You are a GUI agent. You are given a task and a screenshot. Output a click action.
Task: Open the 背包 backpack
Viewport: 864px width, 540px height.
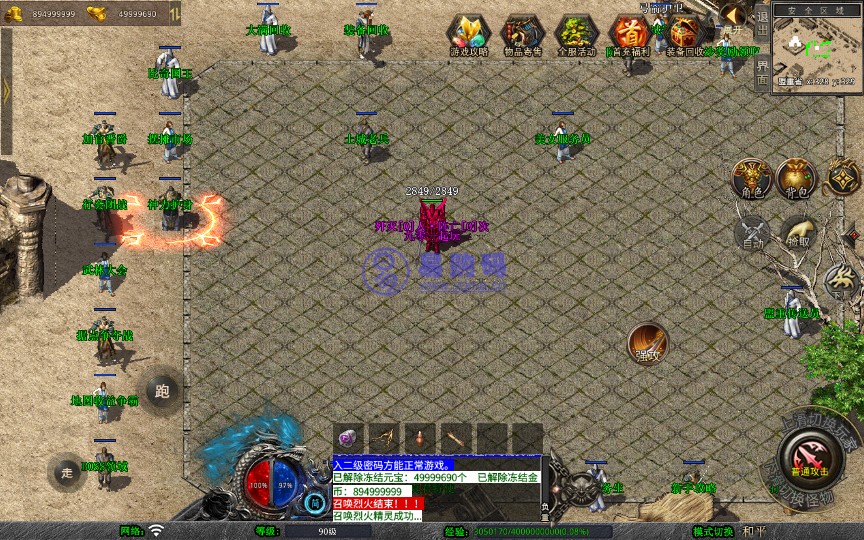[798, 178]
